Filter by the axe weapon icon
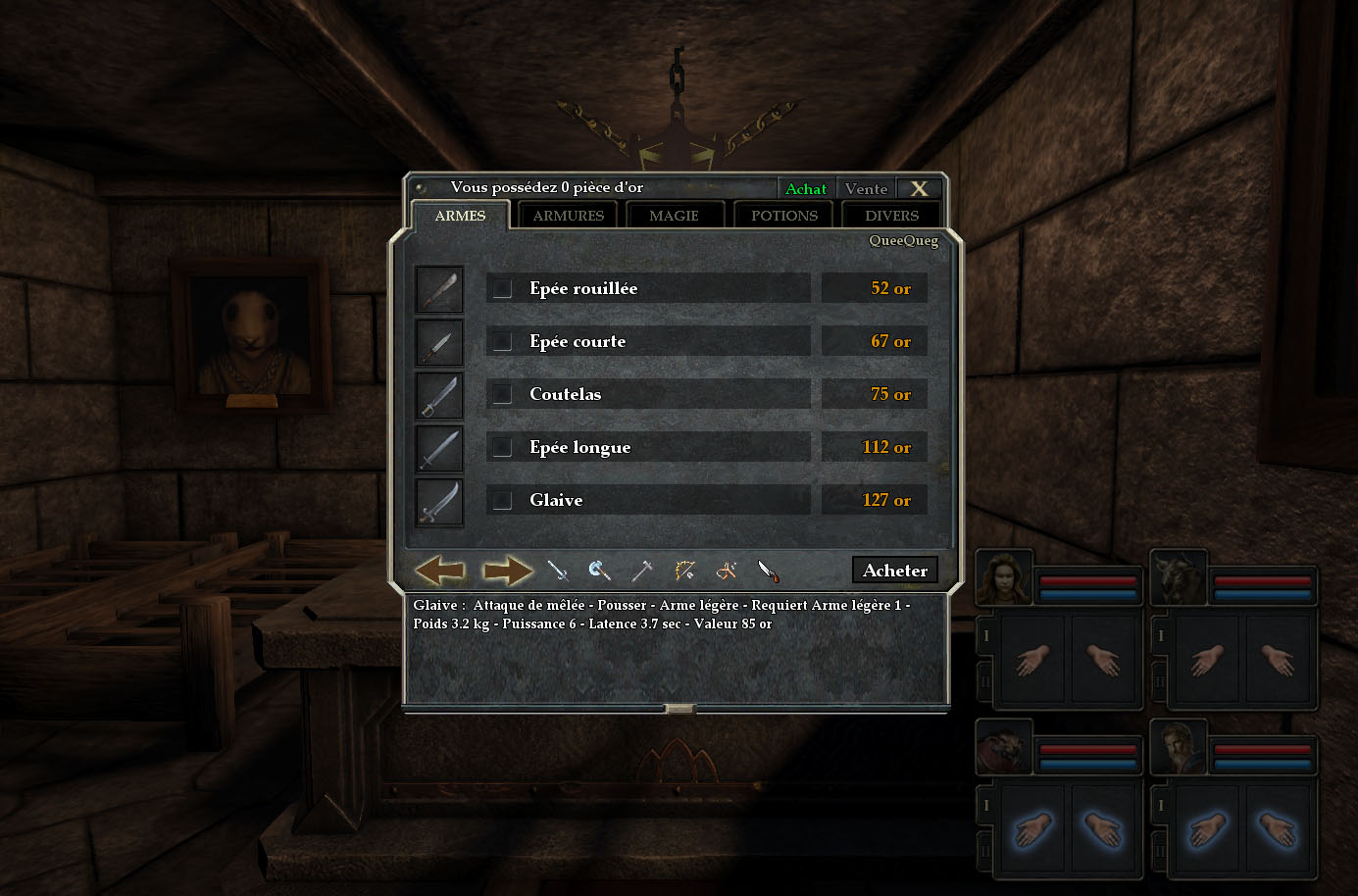The height and width of the screenshot is (896, 1358). pyautogui.click(x=599, y=571)
